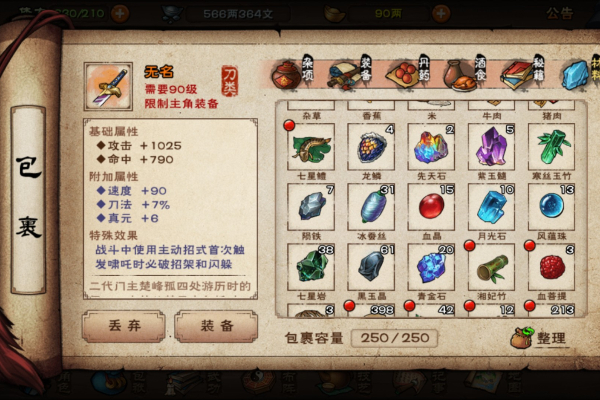Equip the weapon with the 装备 button
This screenshot has width=600, height=400.
tap(215, 326)
